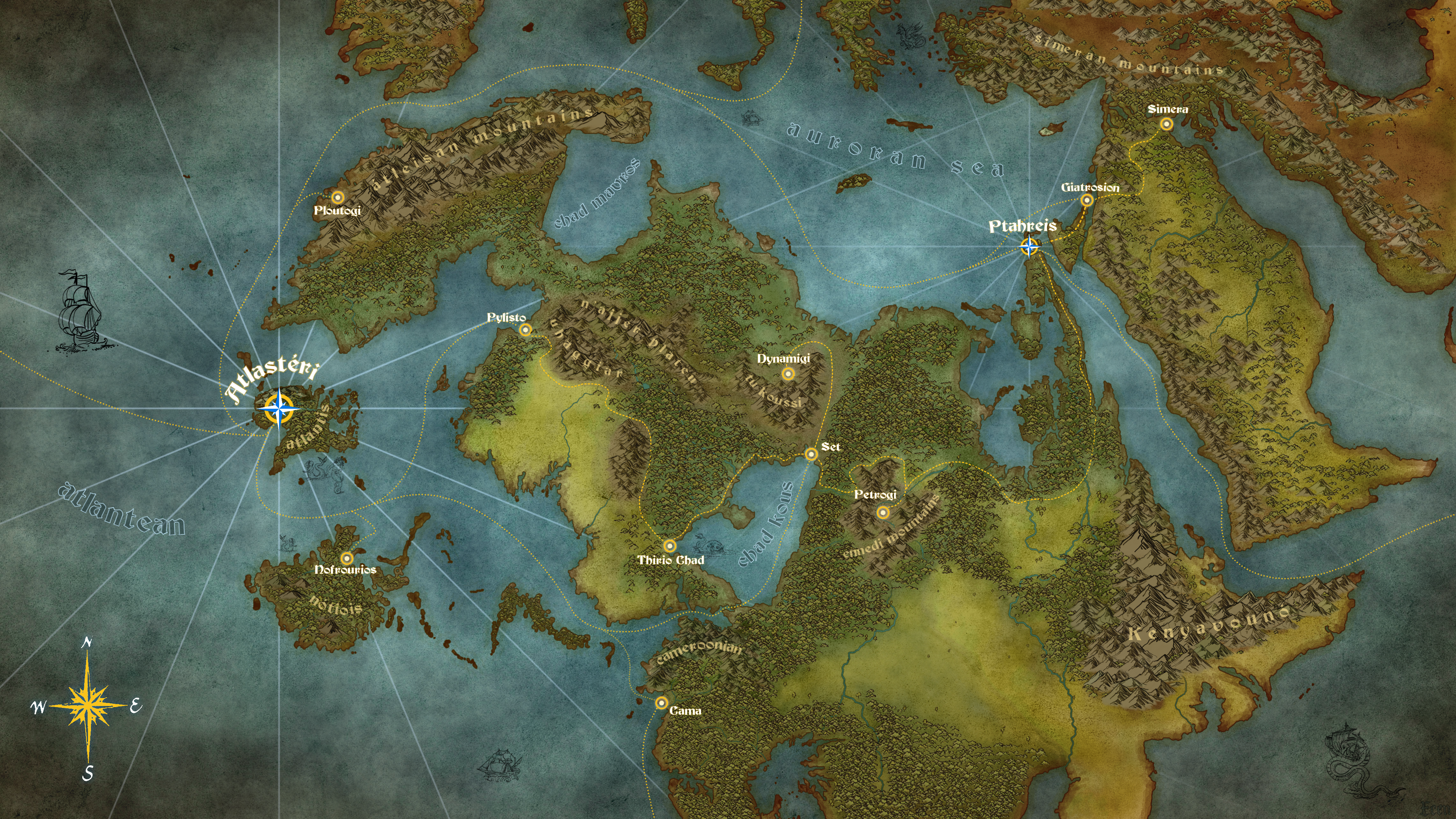Choose the Ploutogi map marker

coord(337,197)
